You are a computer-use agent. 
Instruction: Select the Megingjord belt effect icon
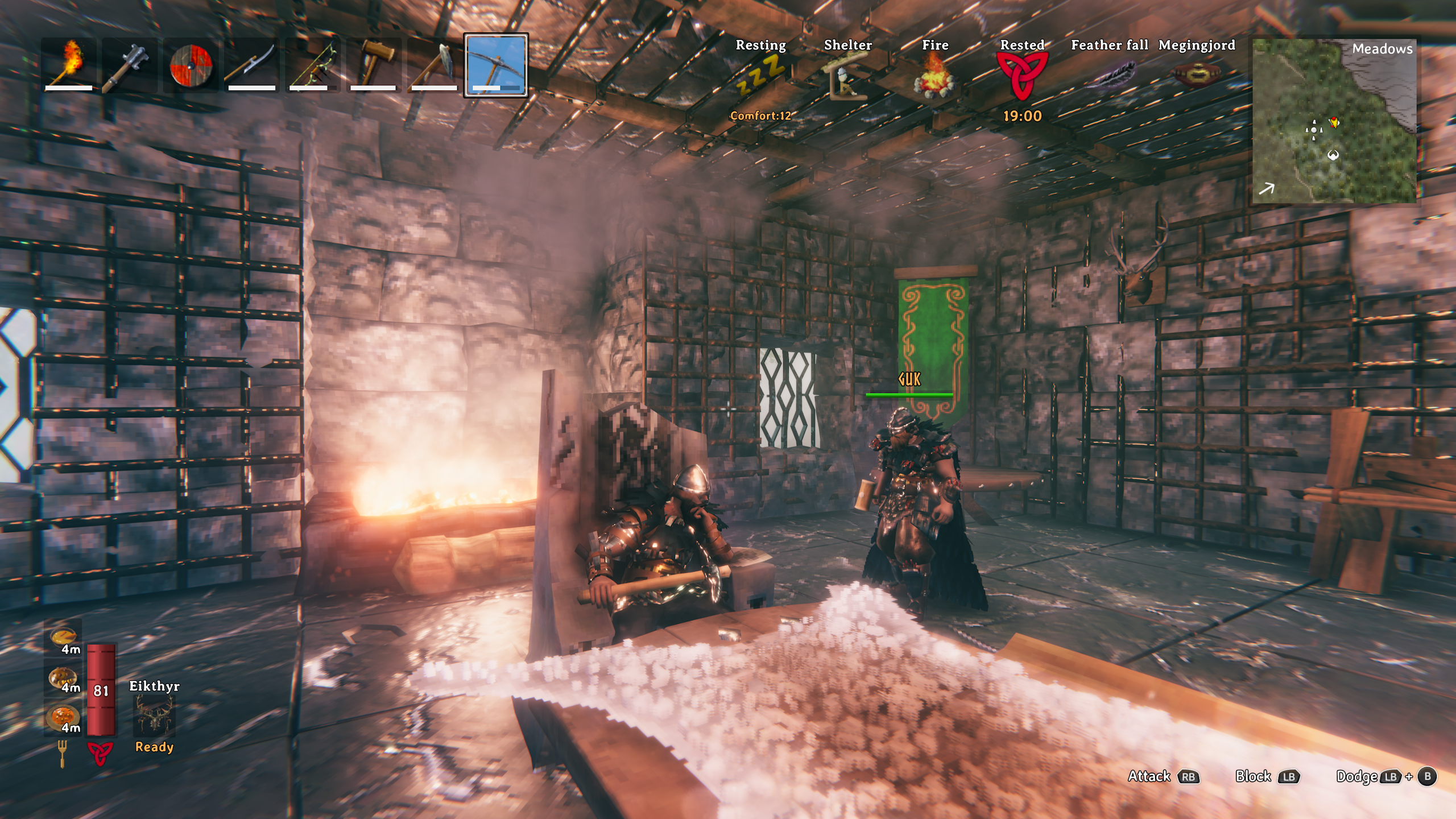point(1197,75)
